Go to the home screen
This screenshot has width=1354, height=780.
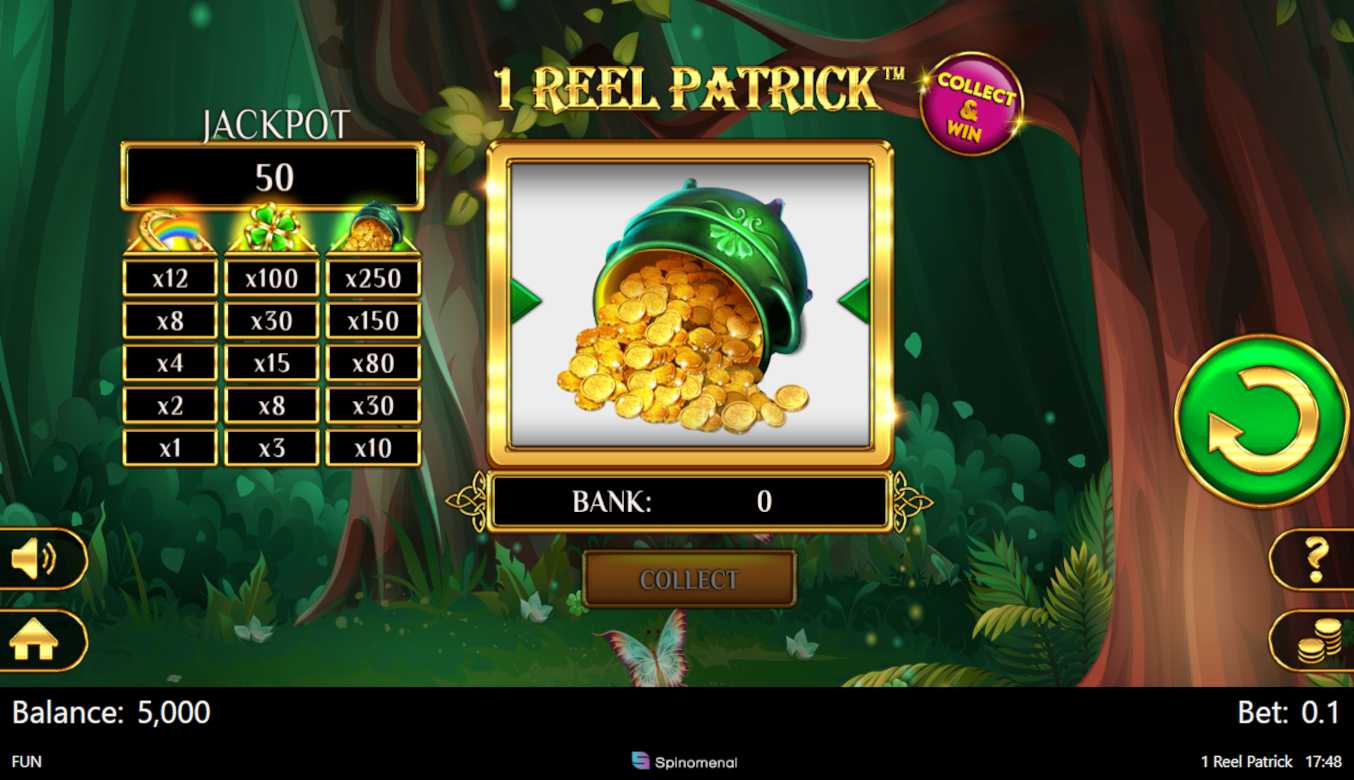pyautogui.click(x=36, y=641)
